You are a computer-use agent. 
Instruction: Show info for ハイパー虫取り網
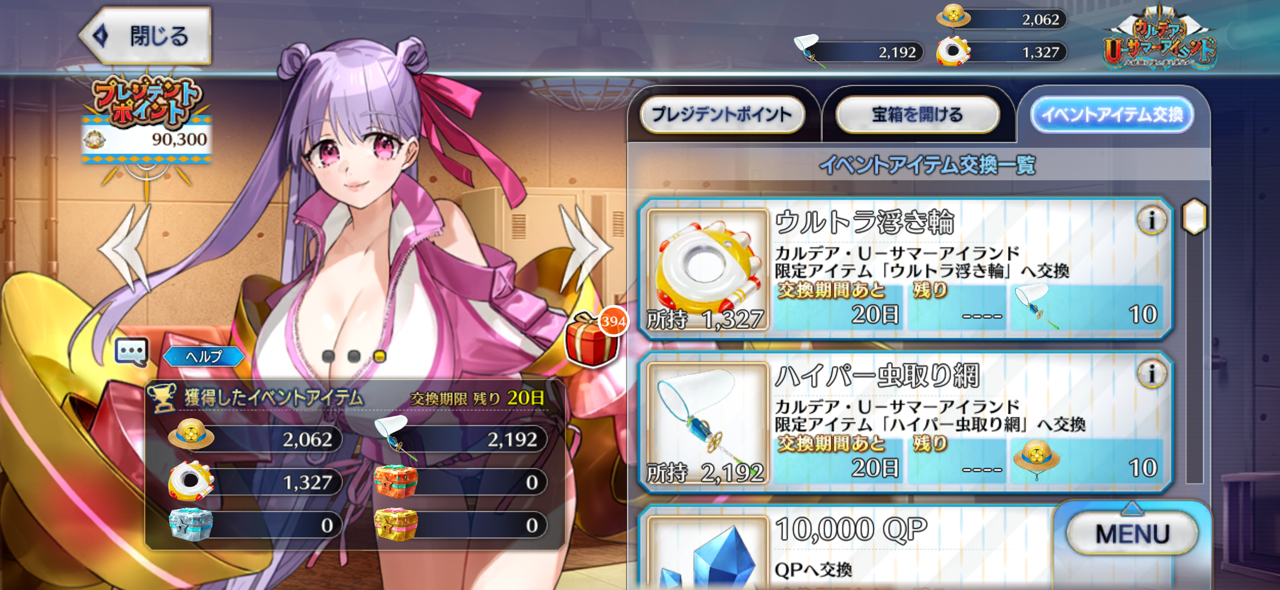click(1152, 374)
